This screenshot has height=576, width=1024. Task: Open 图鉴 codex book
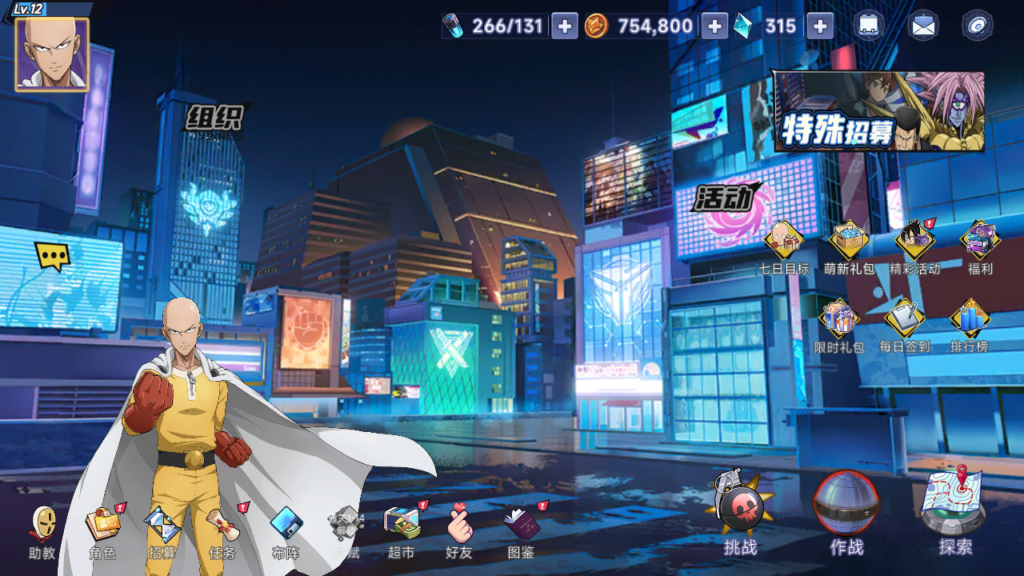point(520,528)
